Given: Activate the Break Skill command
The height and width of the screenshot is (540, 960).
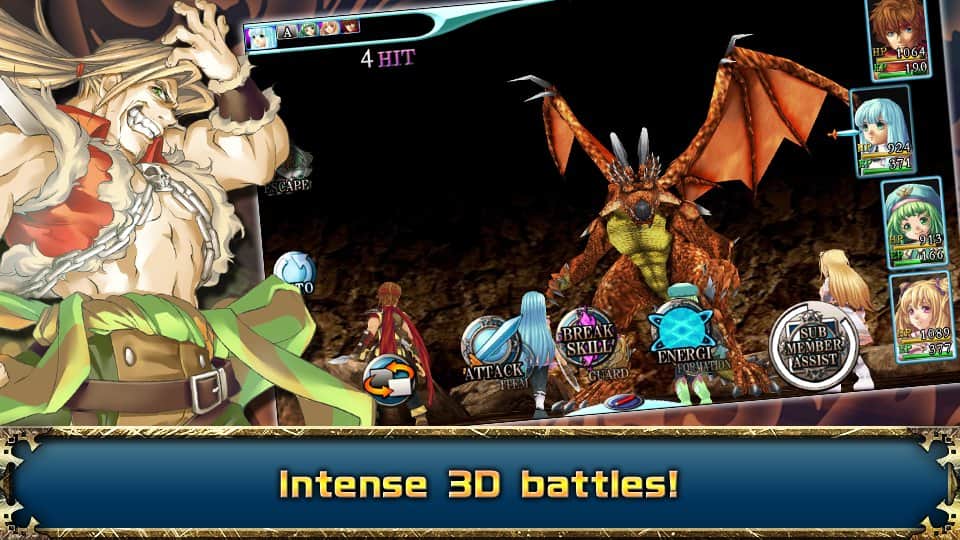Looking at the screenshot, I should click(x=586, y=338).
